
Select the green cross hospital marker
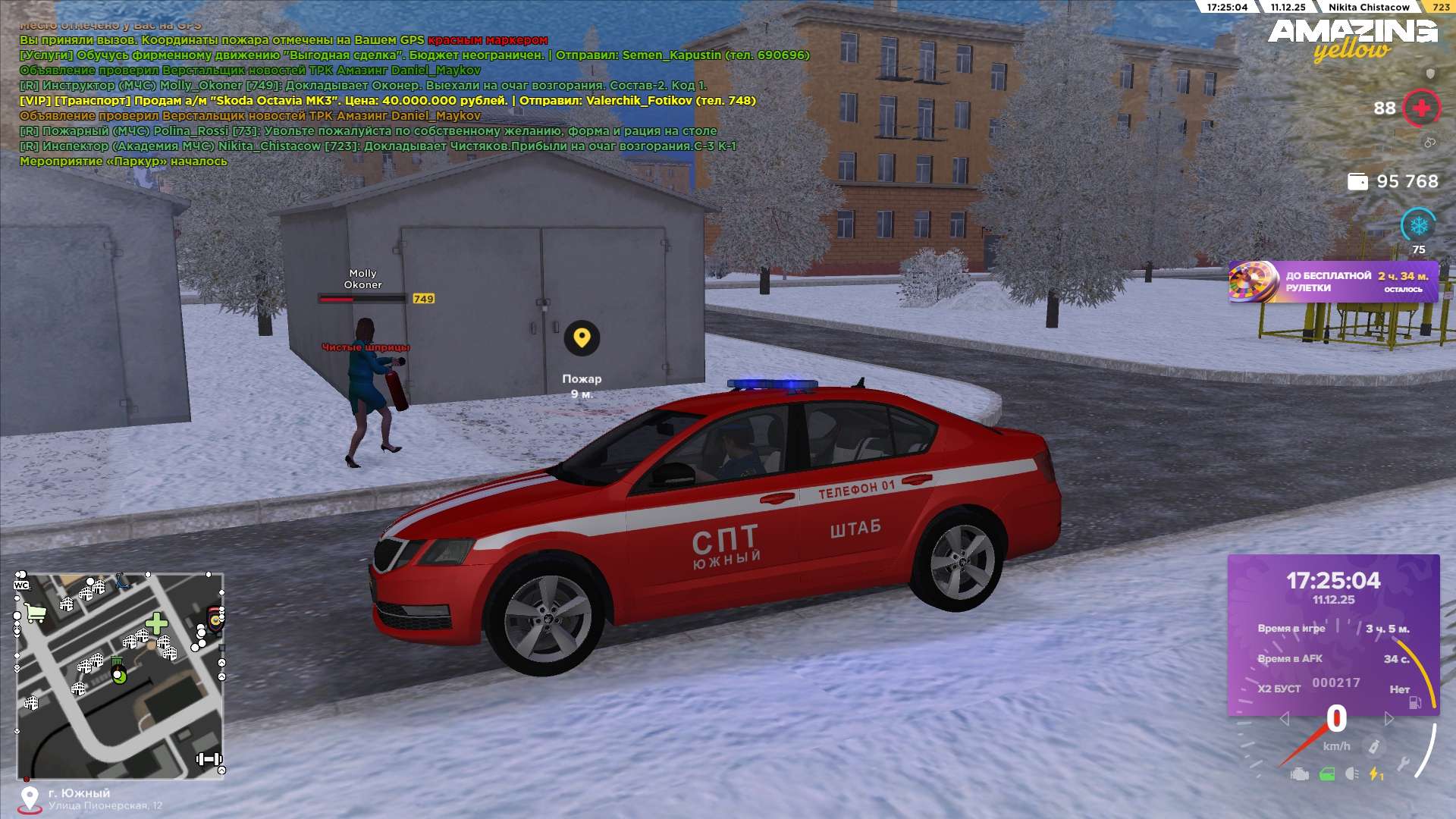[x=156, y=623]
